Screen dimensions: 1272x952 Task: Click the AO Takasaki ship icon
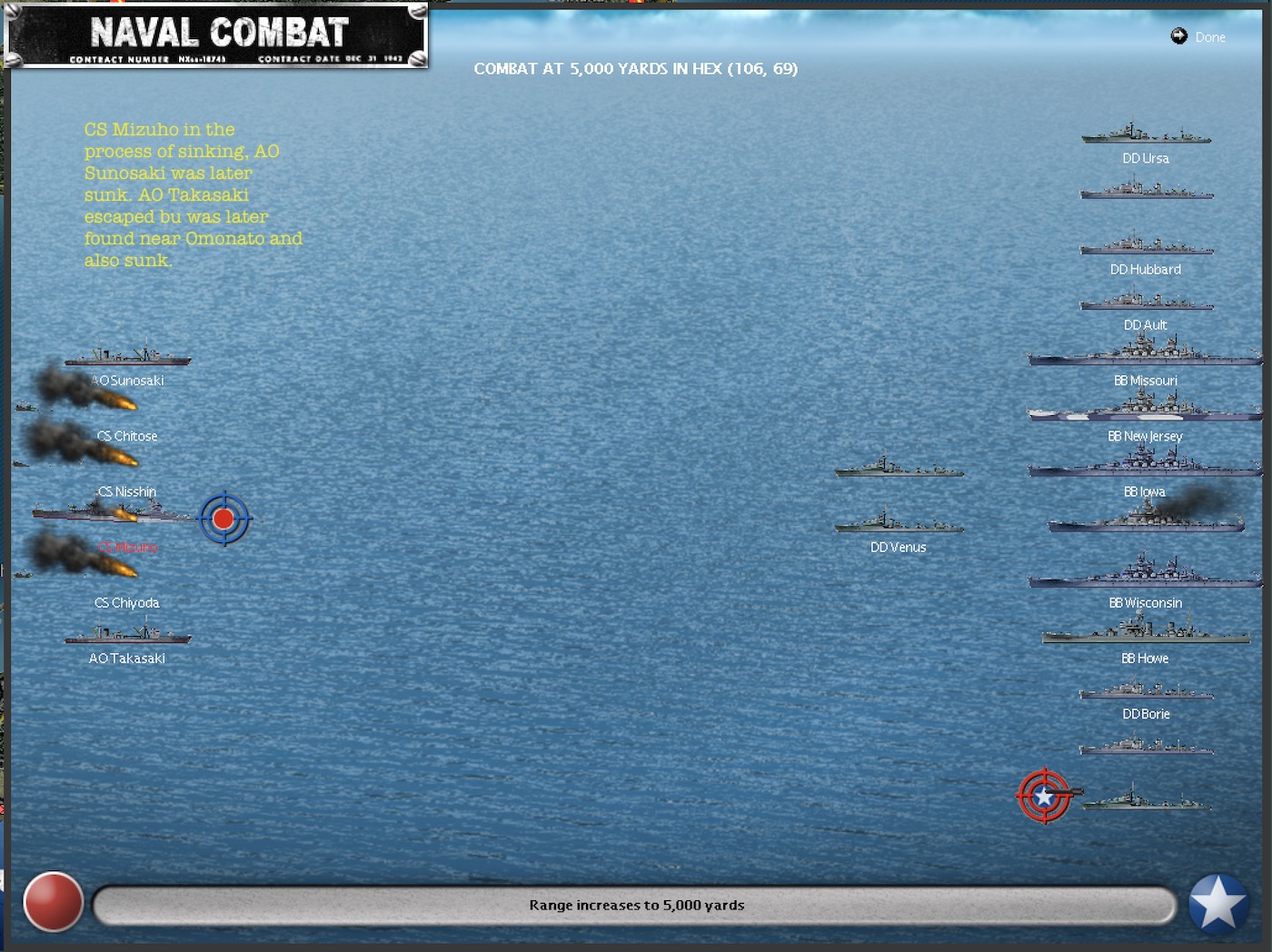tap(127, 634)
